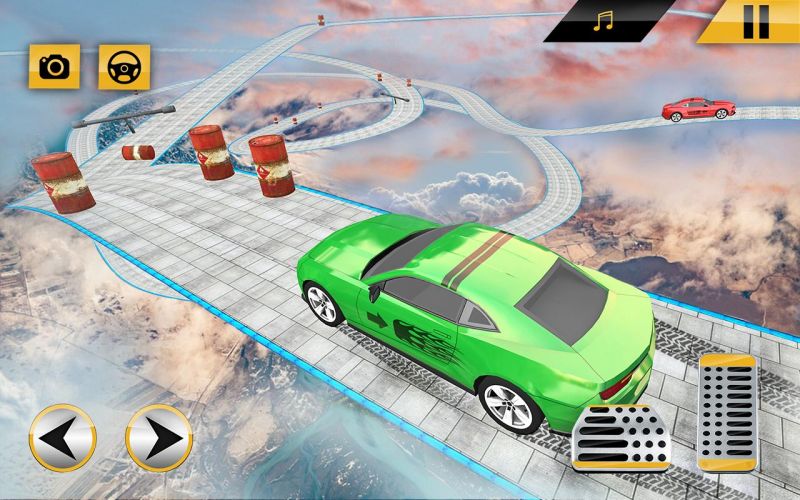Switch the camera view with the camera icon

54,67
